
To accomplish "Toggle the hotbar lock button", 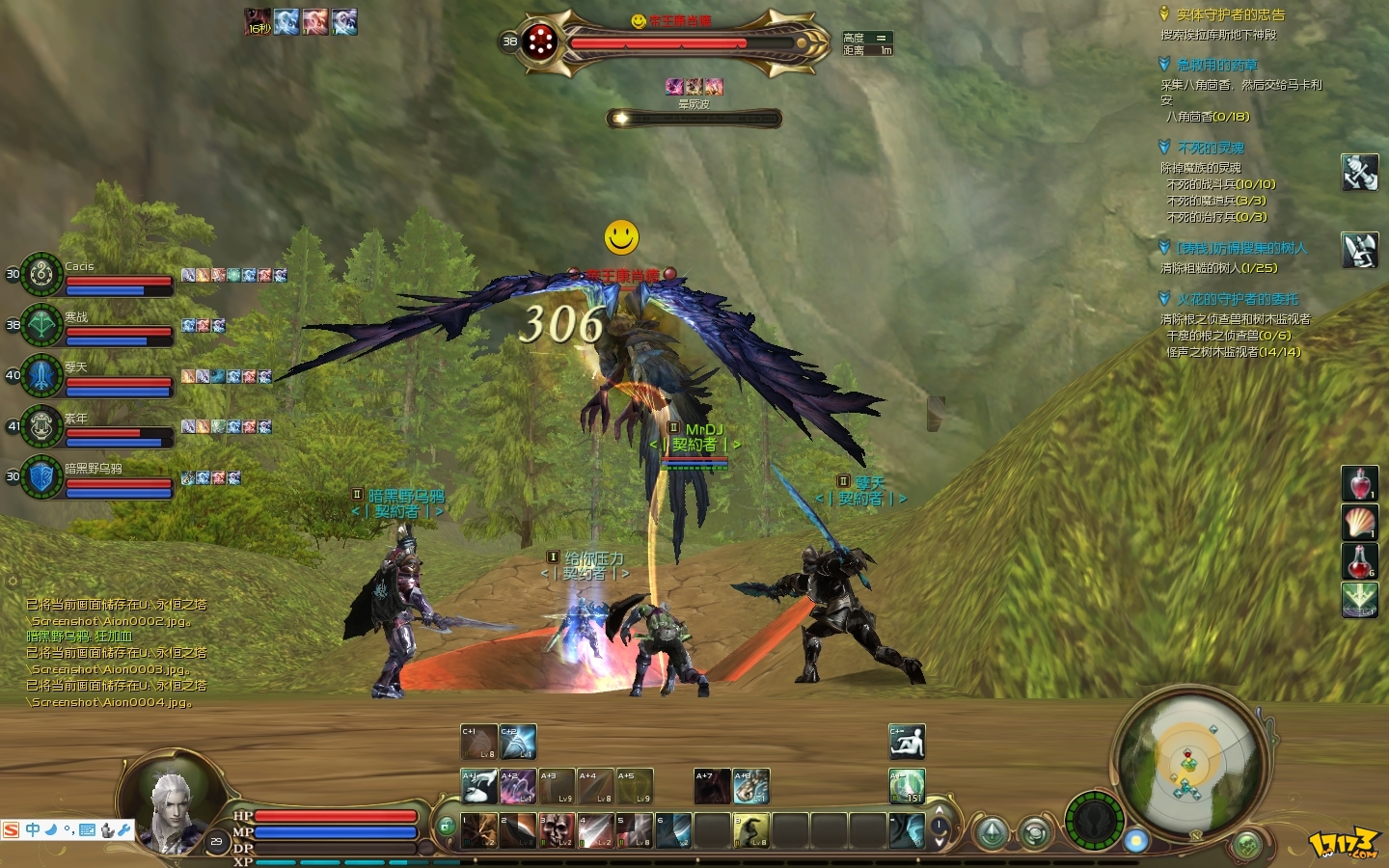I will tap(446, 827).
